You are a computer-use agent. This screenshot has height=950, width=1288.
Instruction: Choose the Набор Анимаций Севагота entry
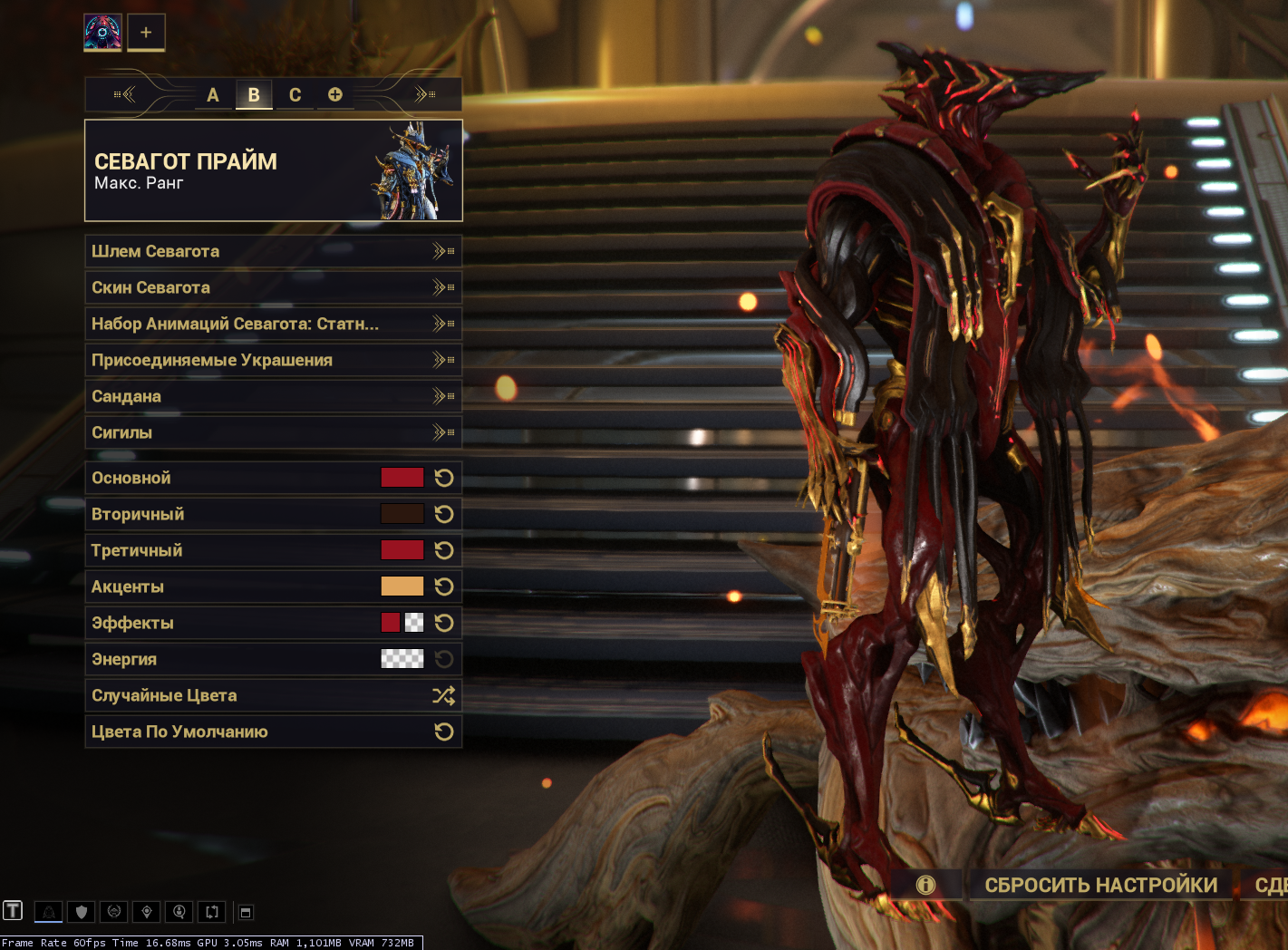[x=273, y=324]
